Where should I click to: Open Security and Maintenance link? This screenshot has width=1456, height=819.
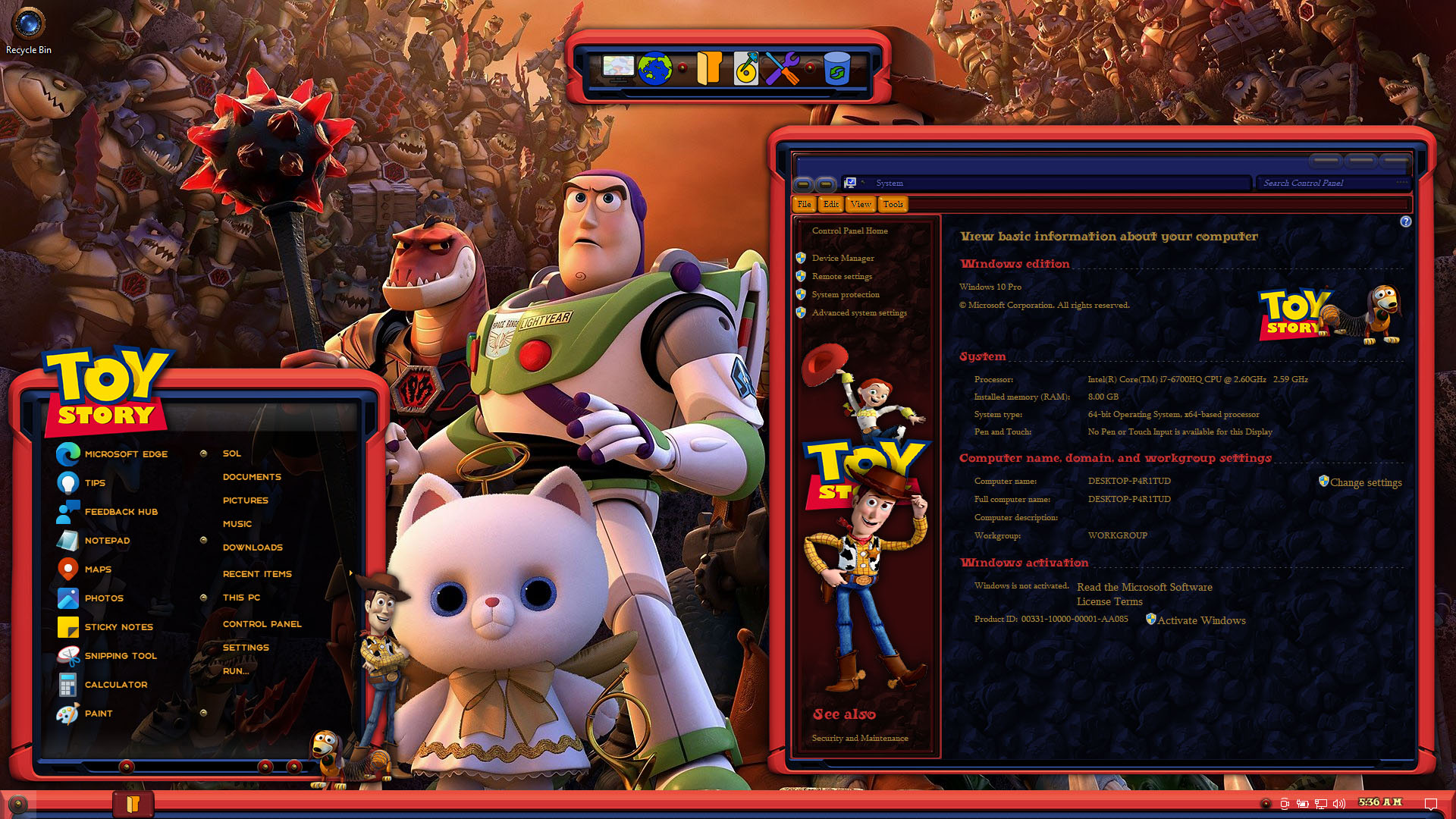click(859, 739)
